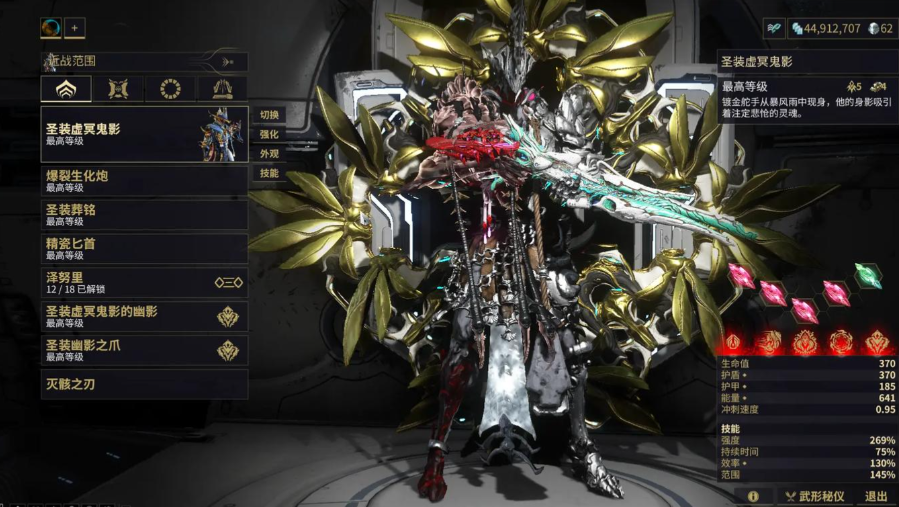Switch to the companion category tab
This screenshot has height=507, width=899.
click(118, 89)
